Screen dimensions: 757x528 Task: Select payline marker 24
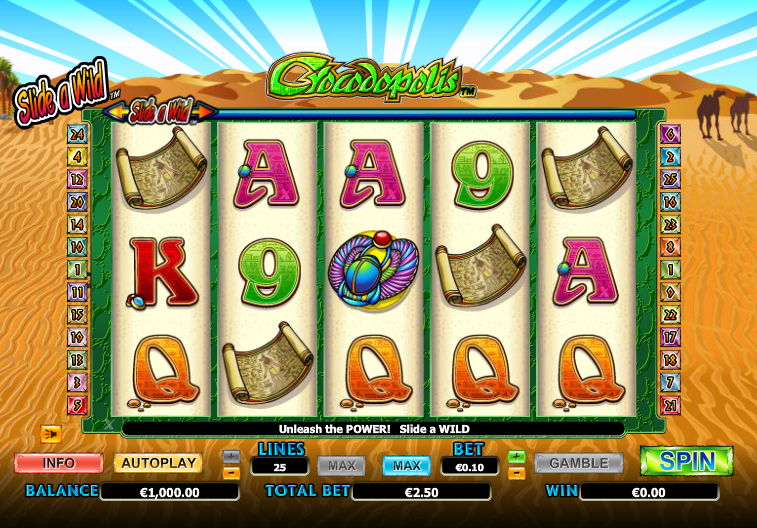pos(77,135)
